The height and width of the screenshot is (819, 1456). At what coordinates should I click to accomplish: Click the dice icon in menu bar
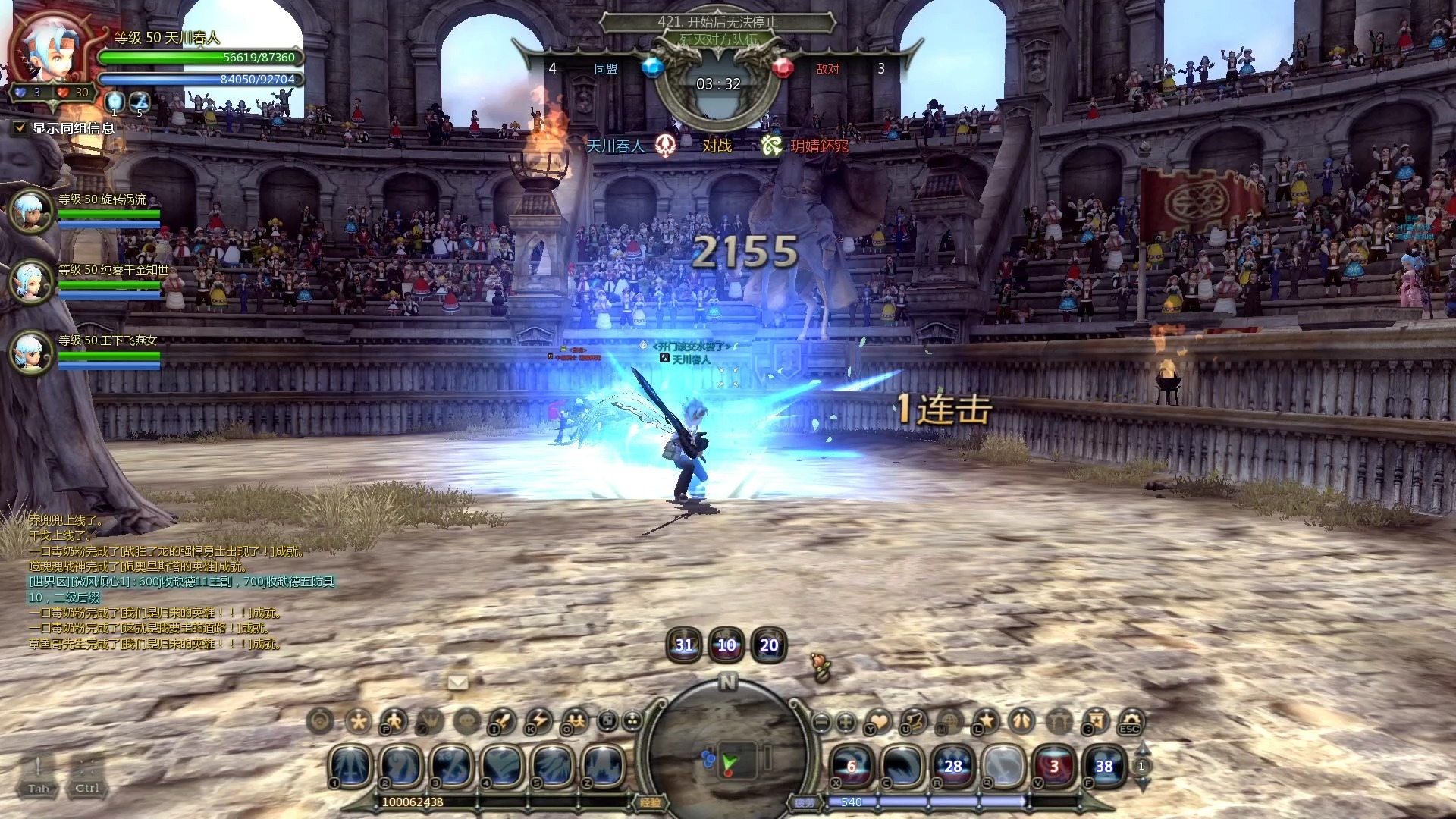click(608, 720)
